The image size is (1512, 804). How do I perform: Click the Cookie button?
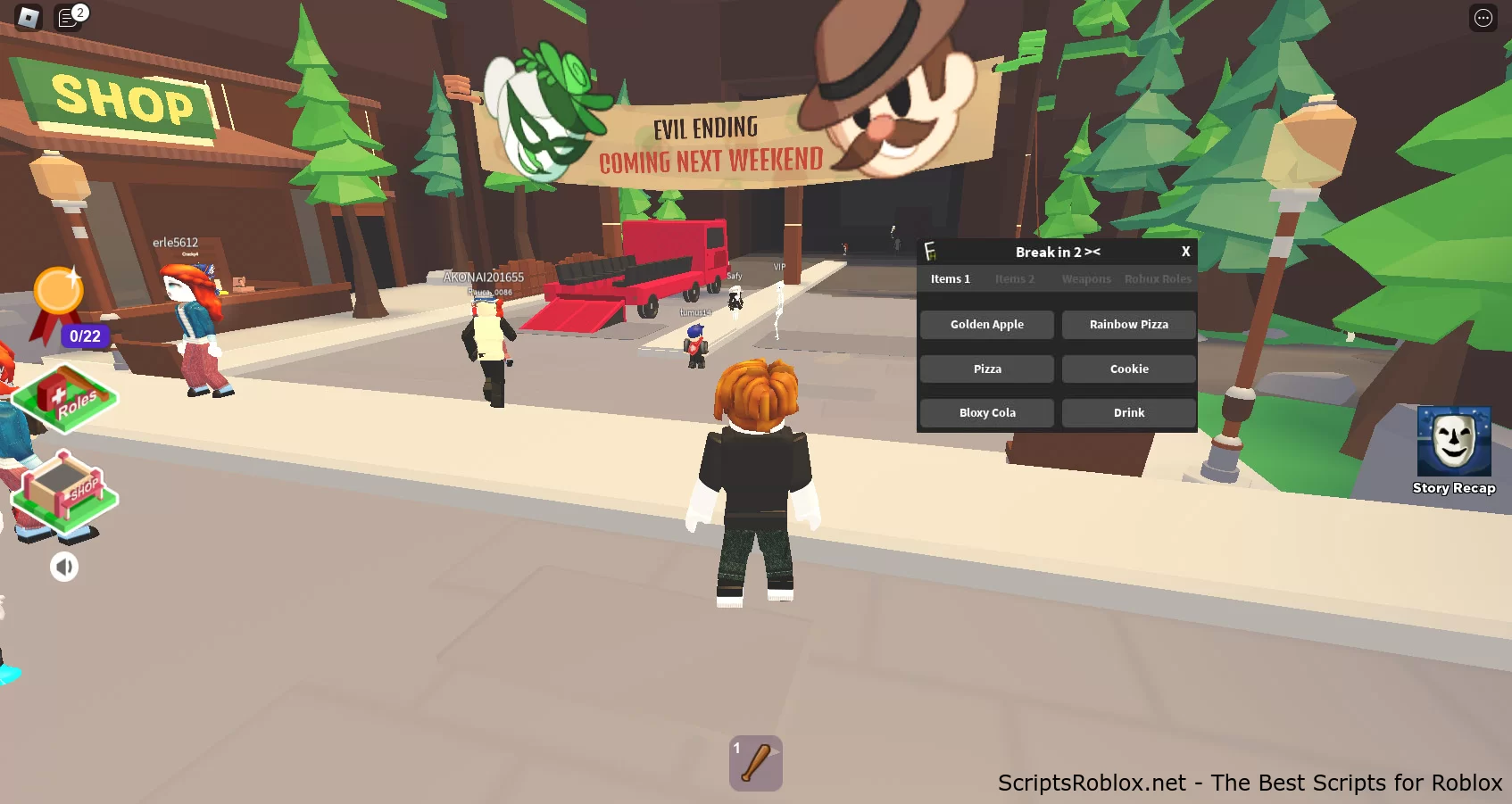coord(1128,369)
